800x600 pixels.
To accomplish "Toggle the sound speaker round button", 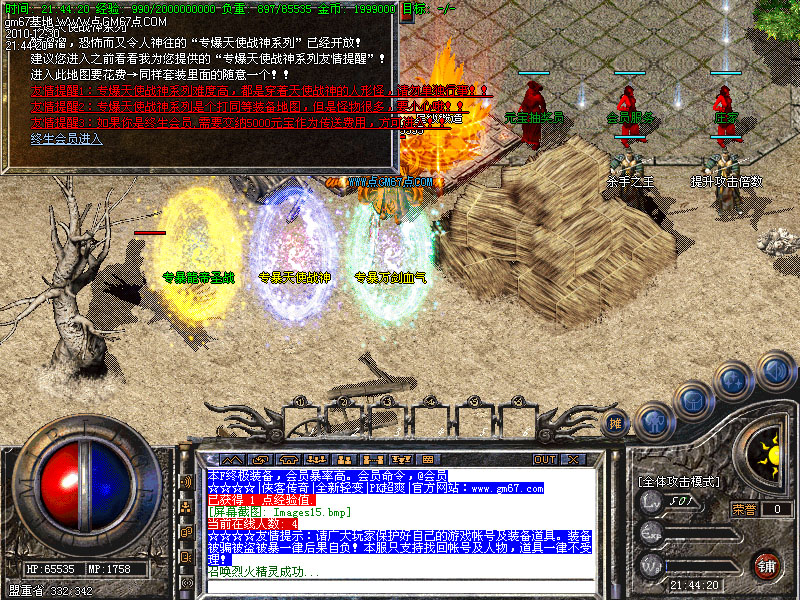I will coord(774,370).
